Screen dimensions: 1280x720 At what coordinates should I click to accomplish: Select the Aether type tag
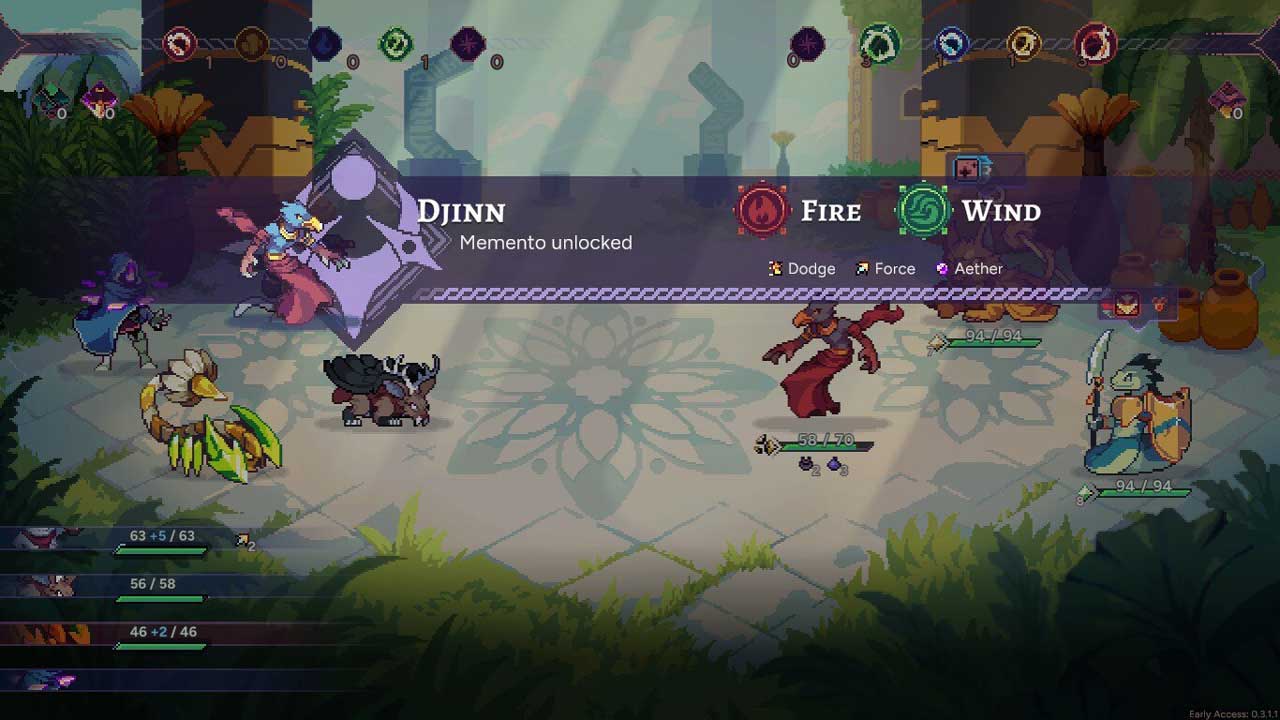click(969, 268)
